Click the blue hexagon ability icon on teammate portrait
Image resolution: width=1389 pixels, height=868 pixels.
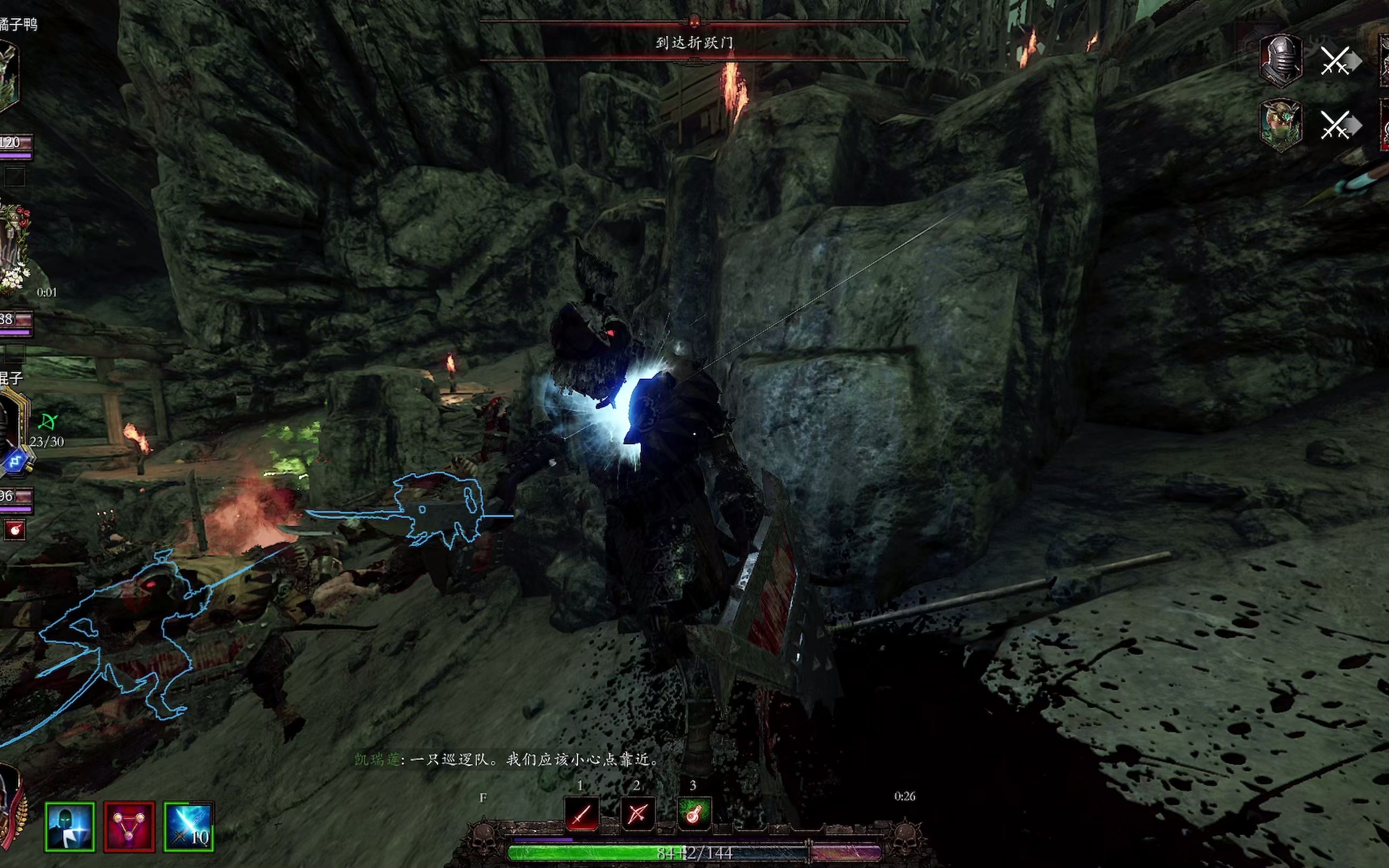[16, 461]
